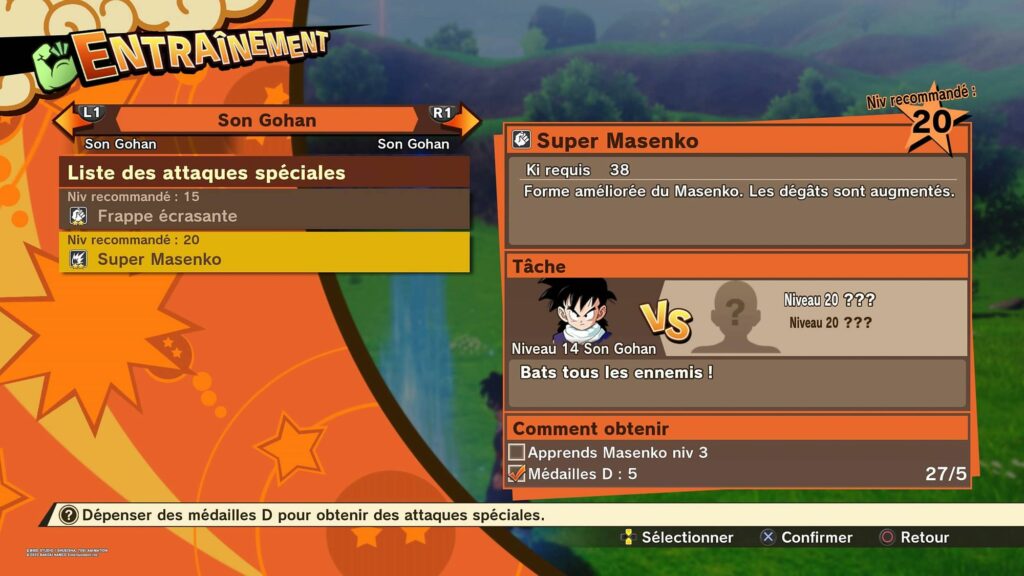Screen dimensions: 1024x576
Task: Go back with the Retour button
Action: tap(913, 537)
